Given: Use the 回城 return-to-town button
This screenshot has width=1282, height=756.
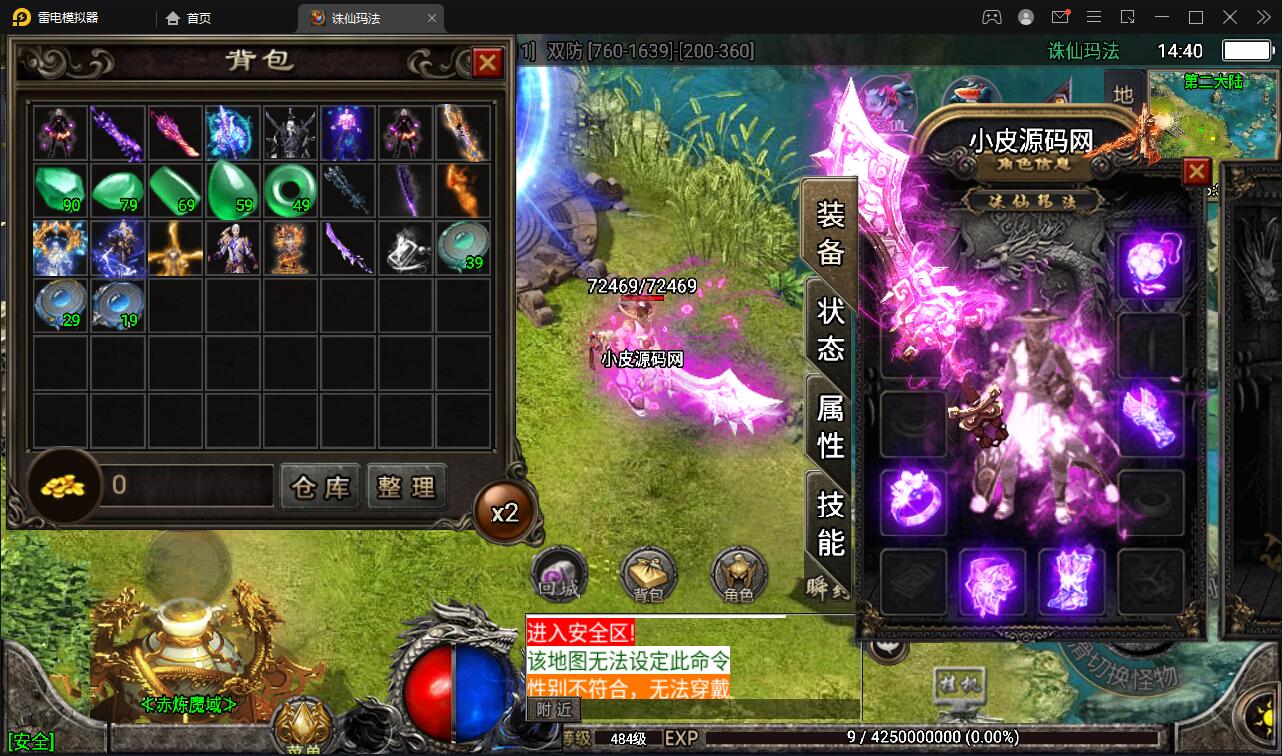Looking at the screenshot, I should click(x=559, y=575).
